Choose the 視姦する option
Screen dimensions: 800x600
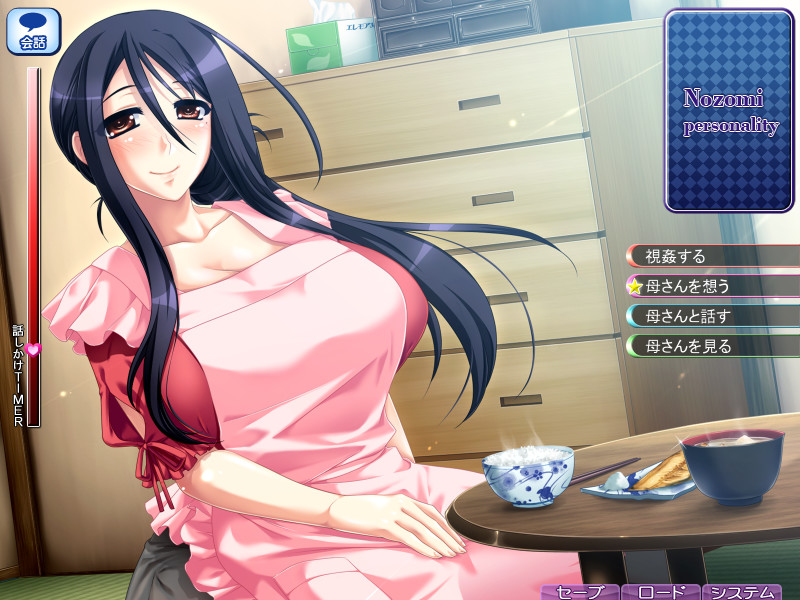[712, 256]
